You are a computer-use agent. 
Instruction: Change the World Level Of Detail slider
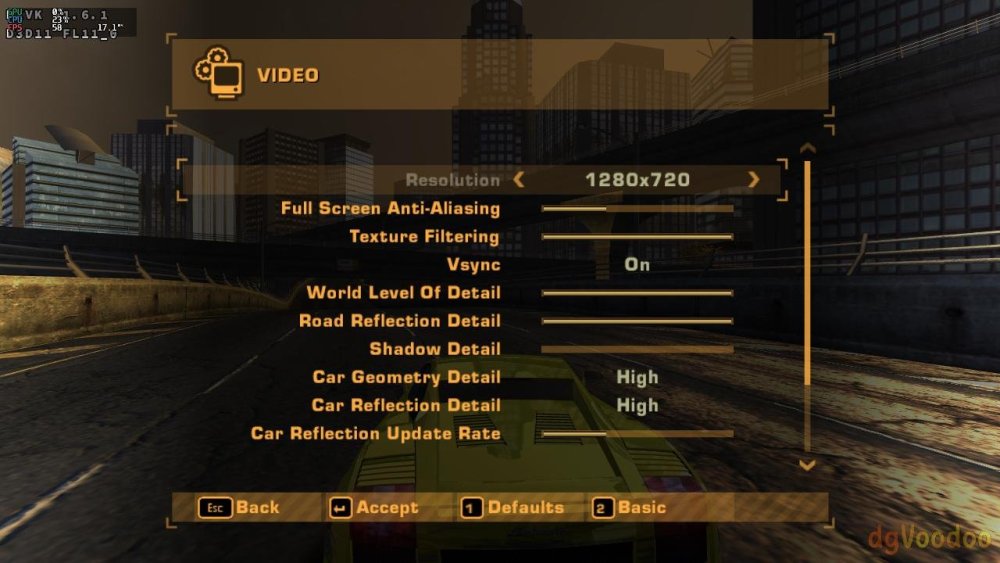[637, 293]
